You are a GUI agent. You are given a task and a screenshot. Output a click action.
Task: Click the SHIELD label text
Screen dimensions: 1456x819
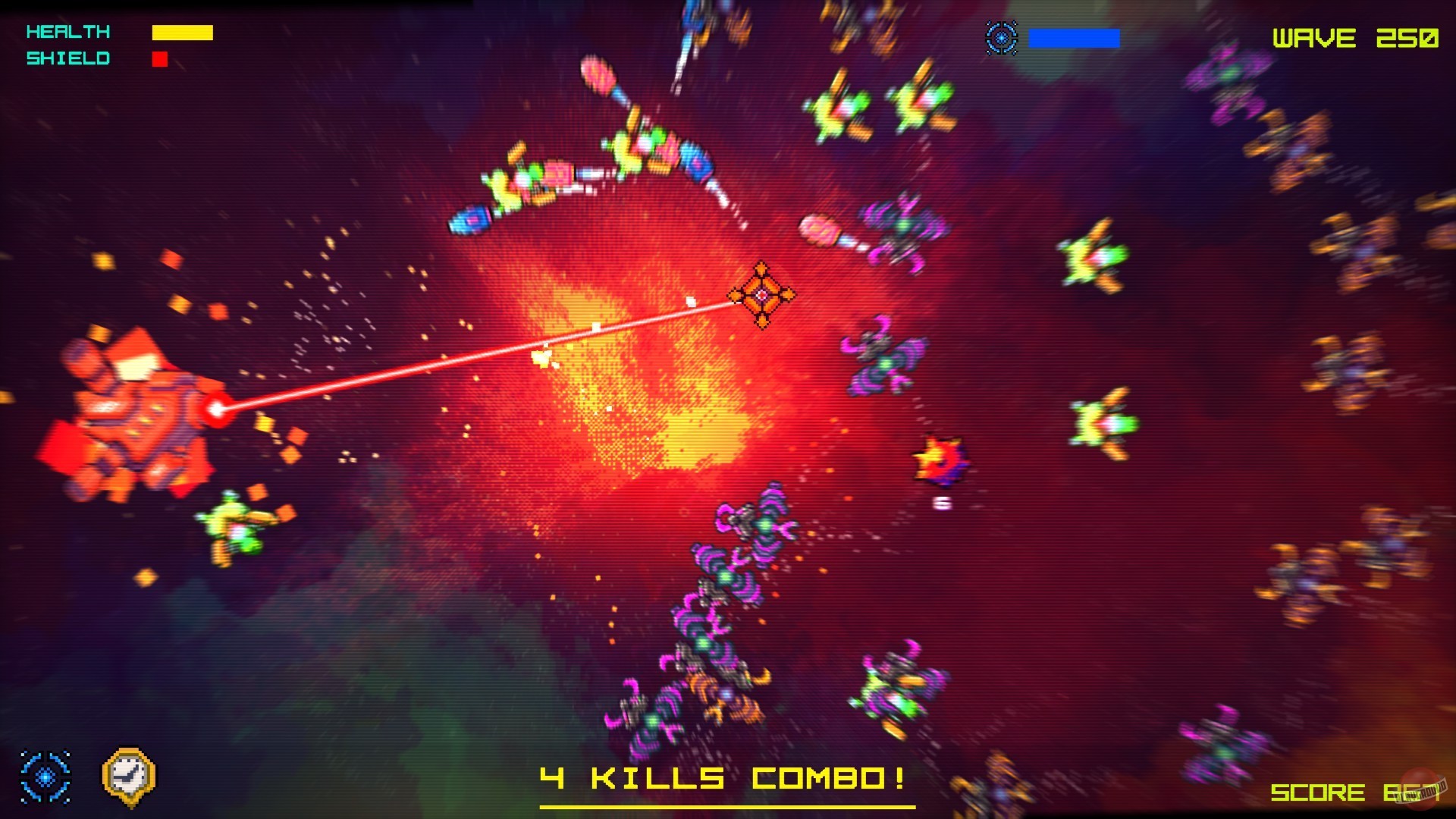click(x=67, y=58)
